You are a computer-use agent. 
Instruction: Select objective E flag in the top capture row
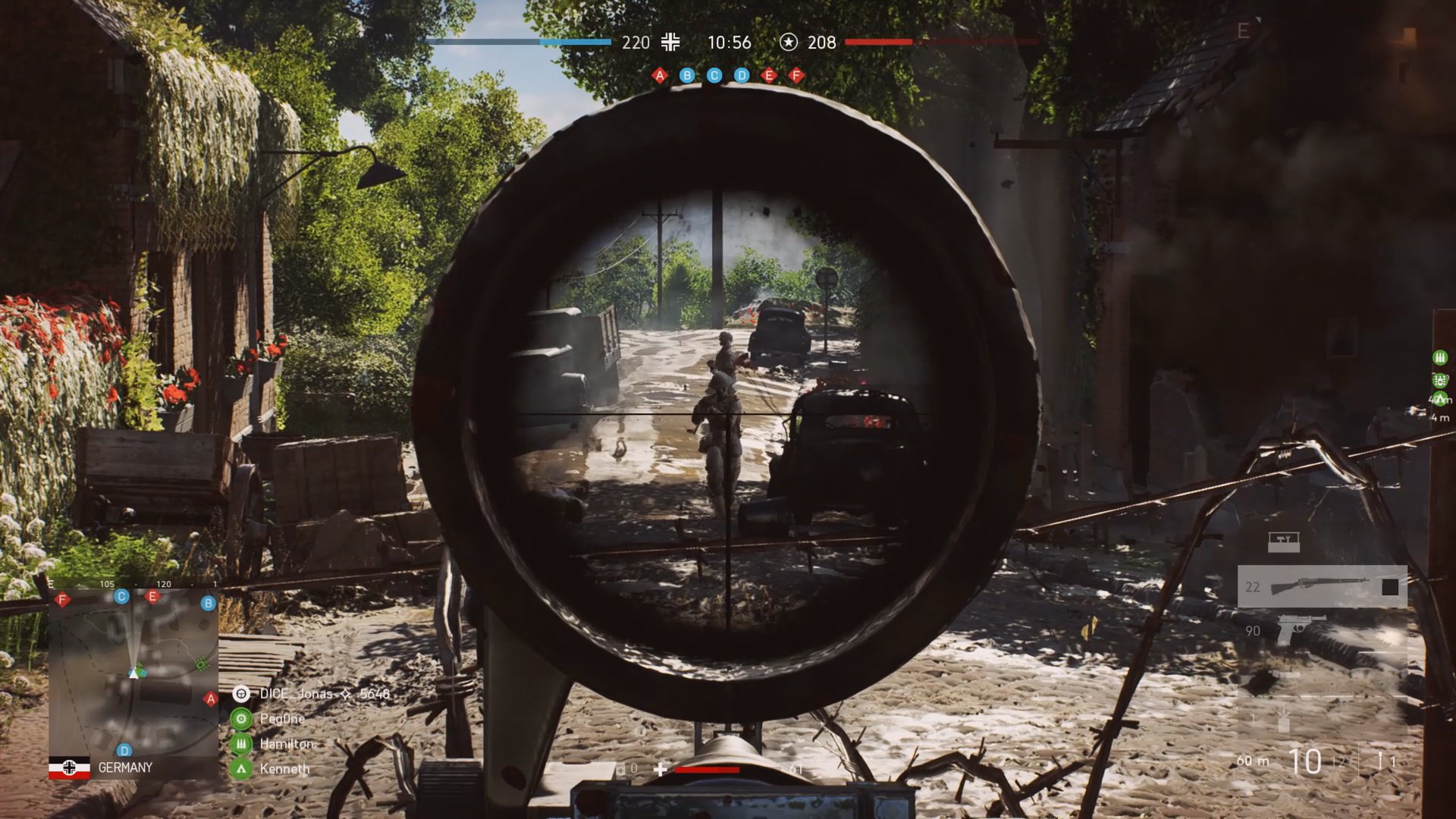pyautogui.click(x=769, y=75)
